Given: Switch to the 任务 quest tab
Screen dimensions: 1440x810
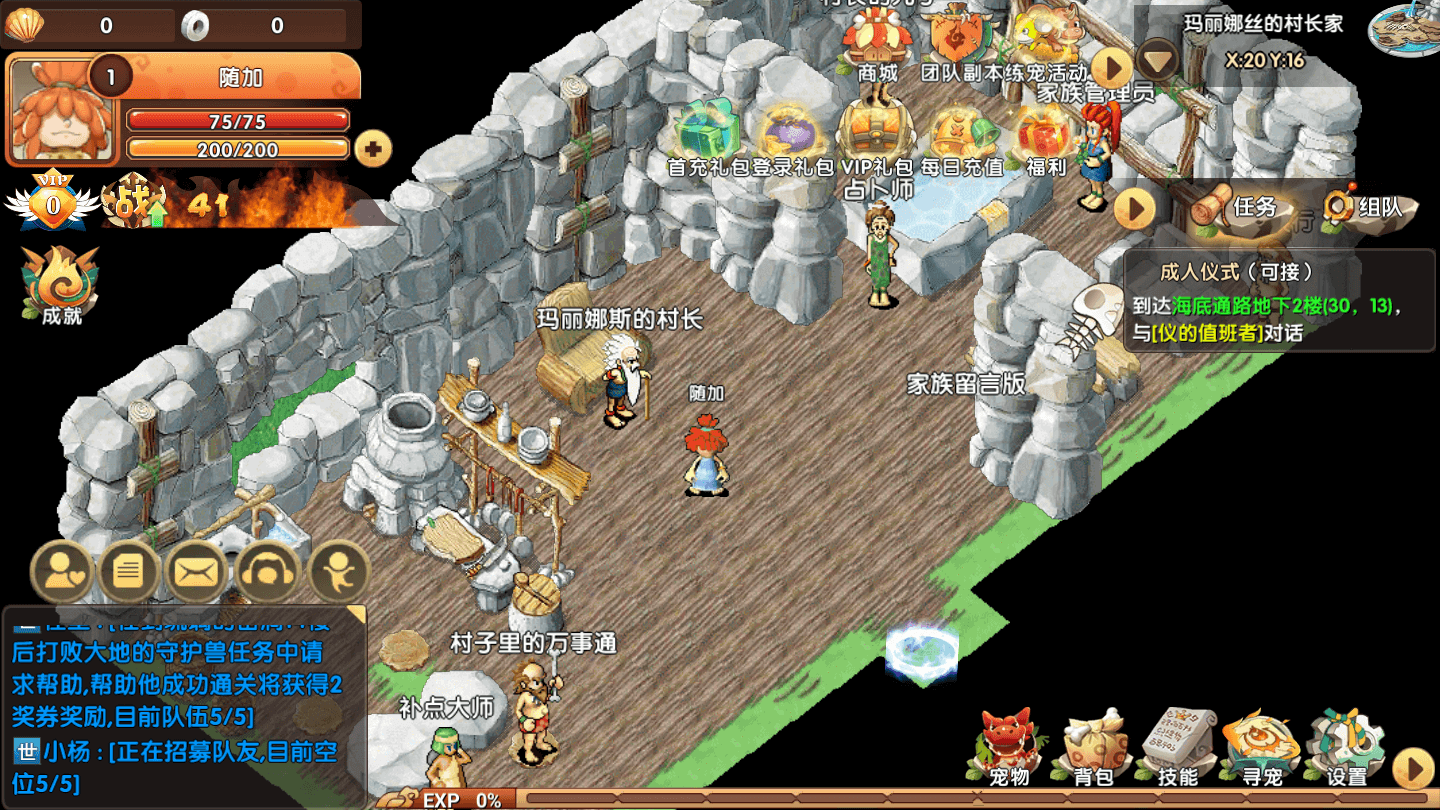Looking at the screenshot, I should [x=1238, y=207].
